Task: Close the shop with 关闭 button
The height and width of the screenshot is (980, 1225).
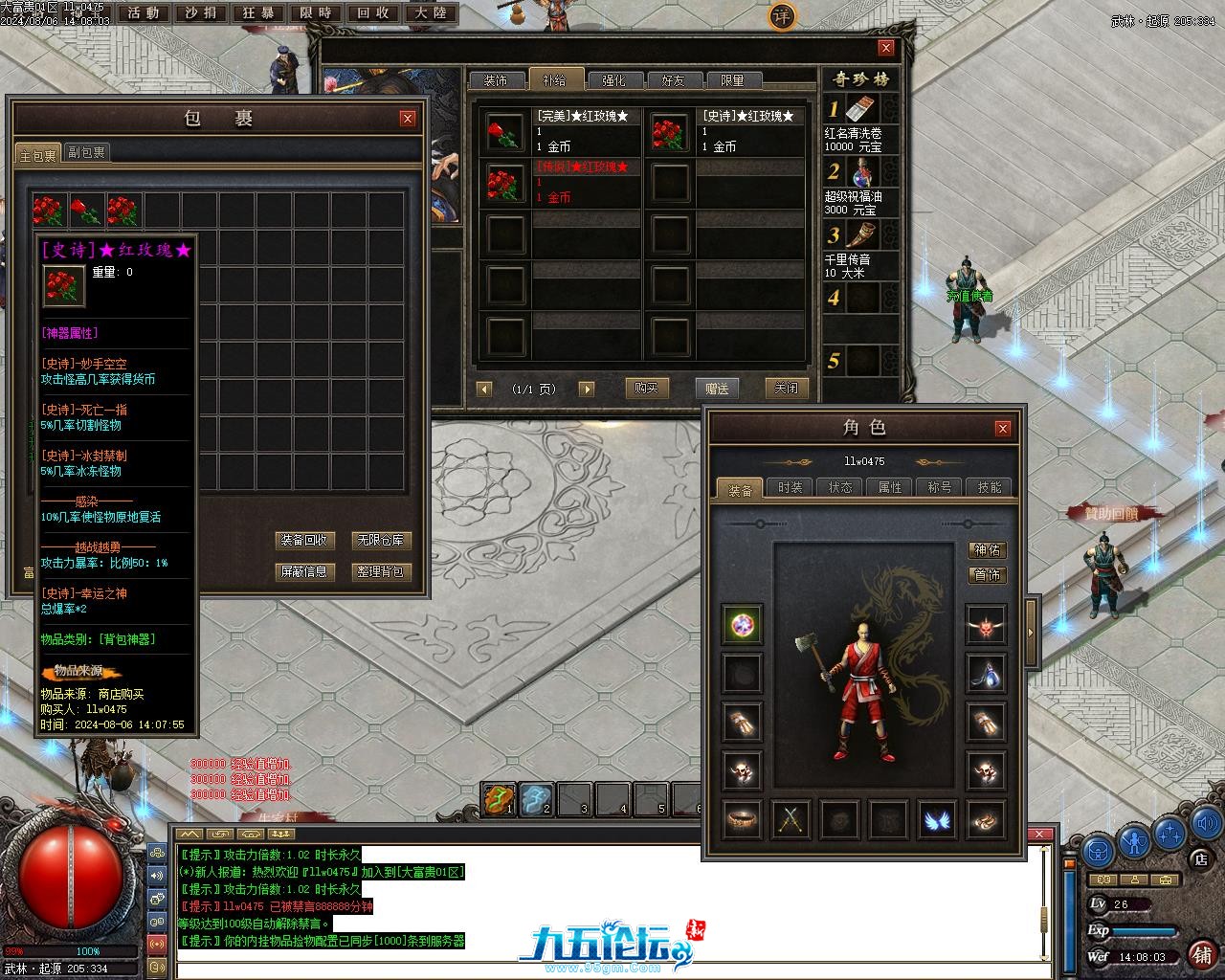Action: 787,388
